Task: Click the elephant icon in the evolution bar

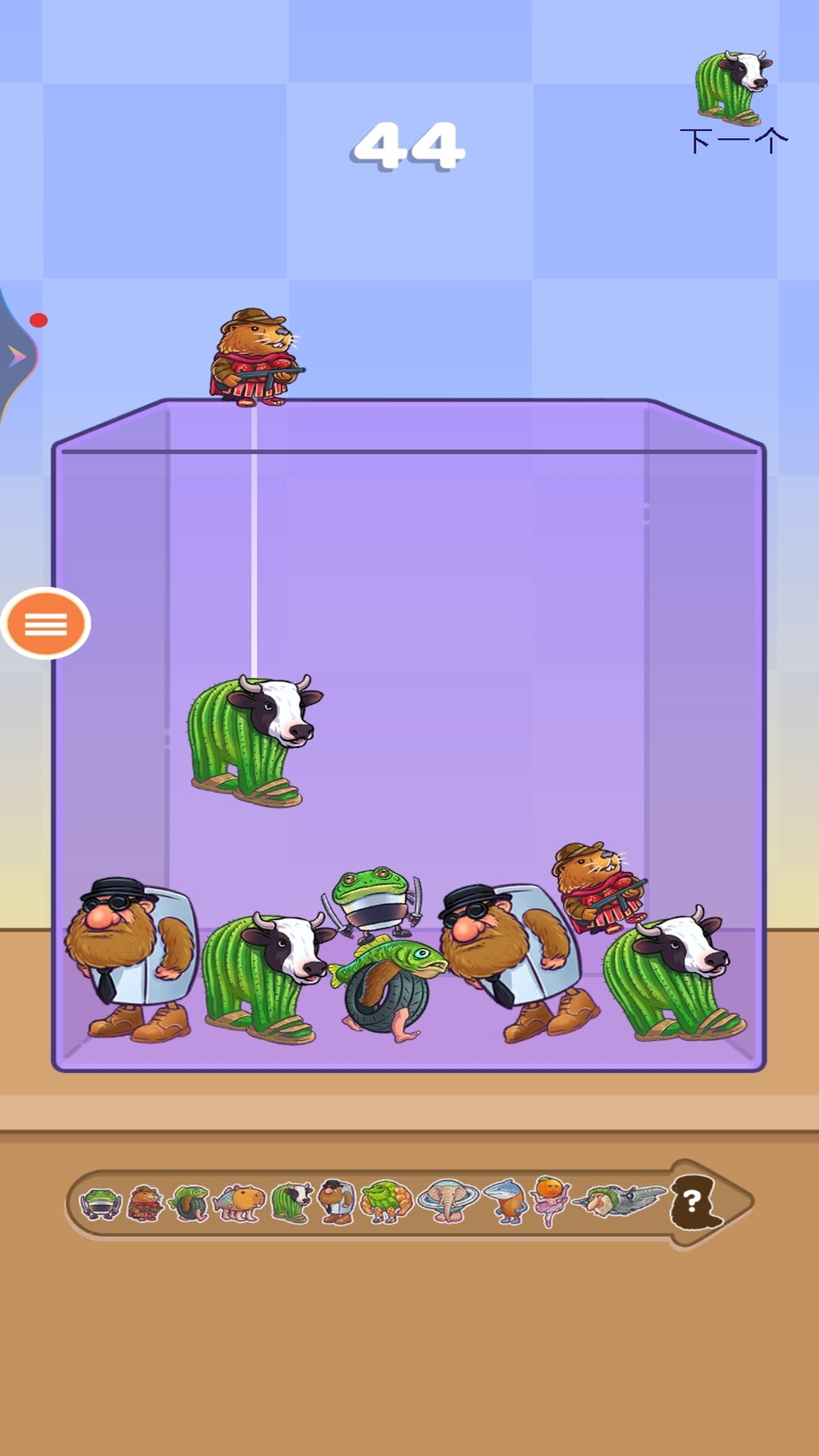Action: (448, 1203)
